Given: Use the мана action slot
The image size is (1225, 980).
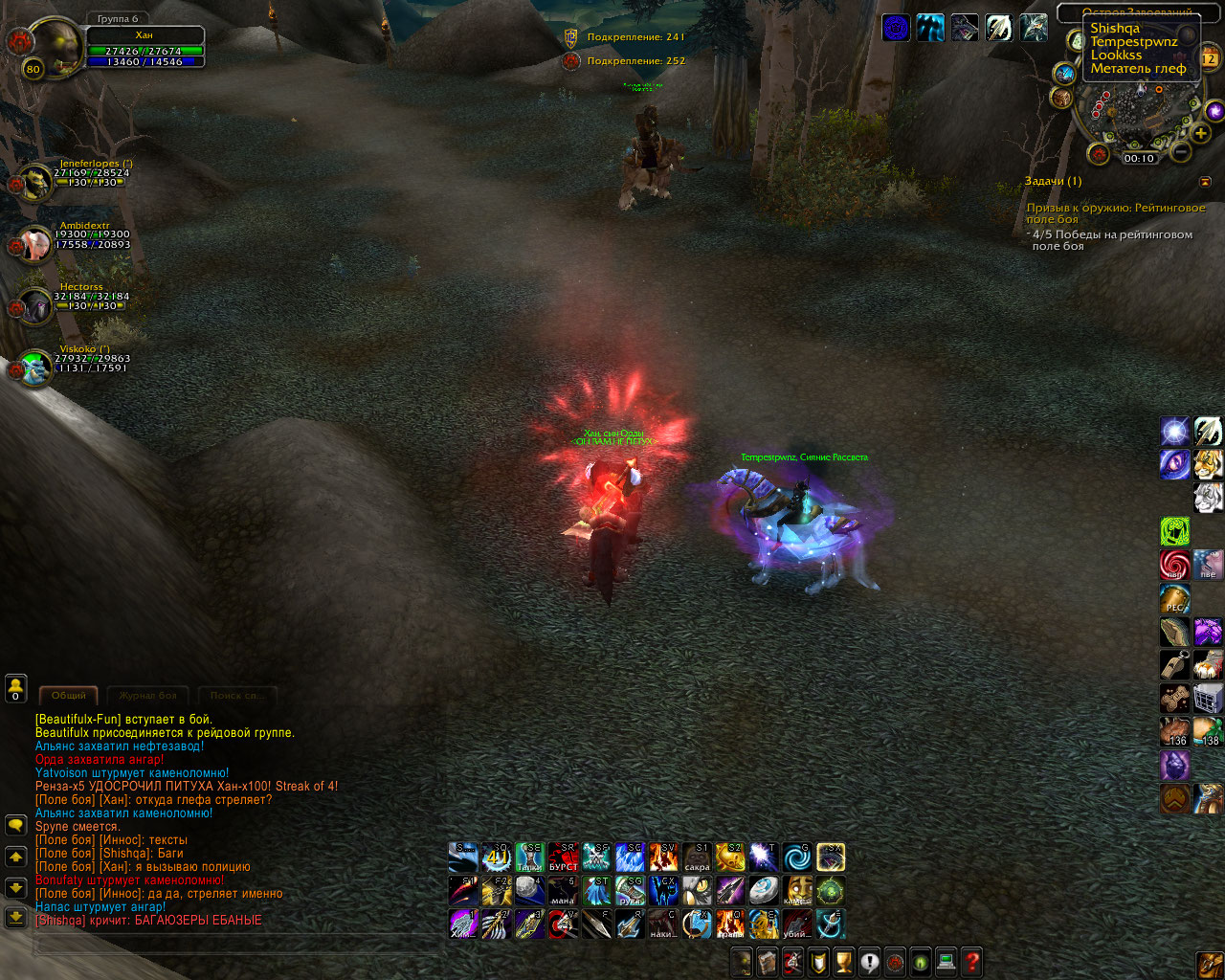Looking at the screenshot, I should click(x=563, y=890).
